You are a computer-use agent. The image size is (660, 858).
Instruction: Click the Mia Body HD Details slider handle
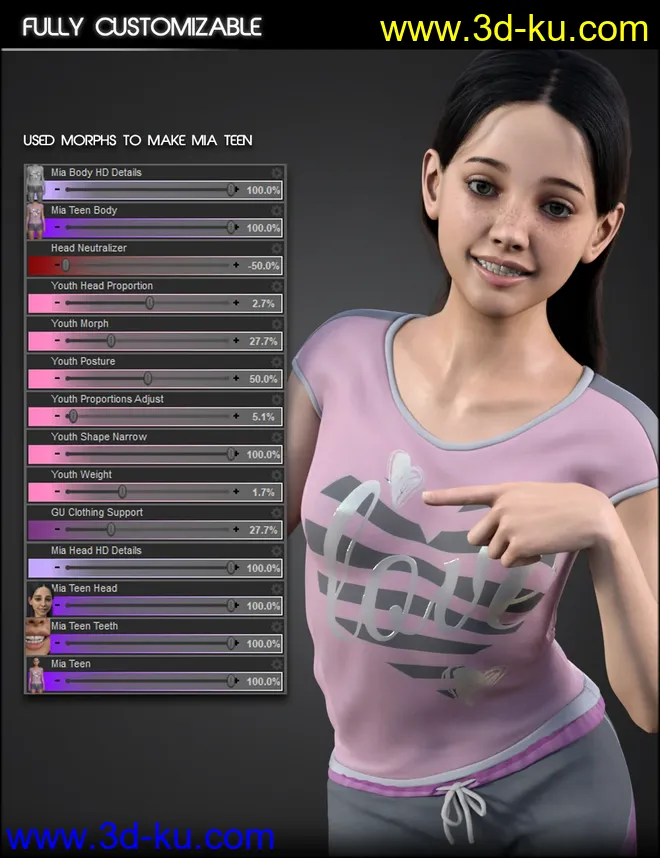[x=232, y=189]
